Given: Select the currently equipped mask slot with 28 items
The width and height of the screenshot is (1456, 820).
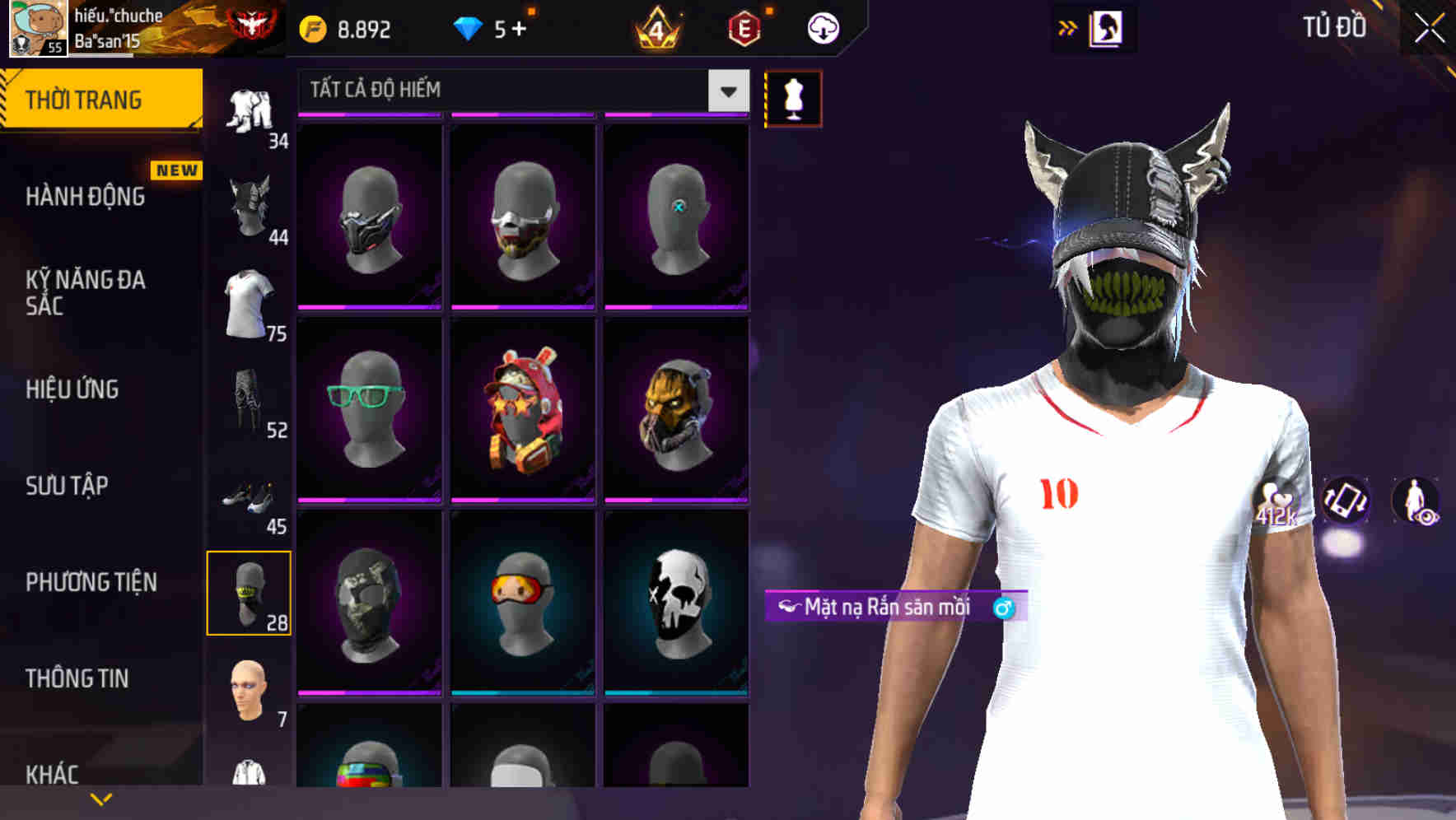Looking at the screenshot, I should coord(250,594).
